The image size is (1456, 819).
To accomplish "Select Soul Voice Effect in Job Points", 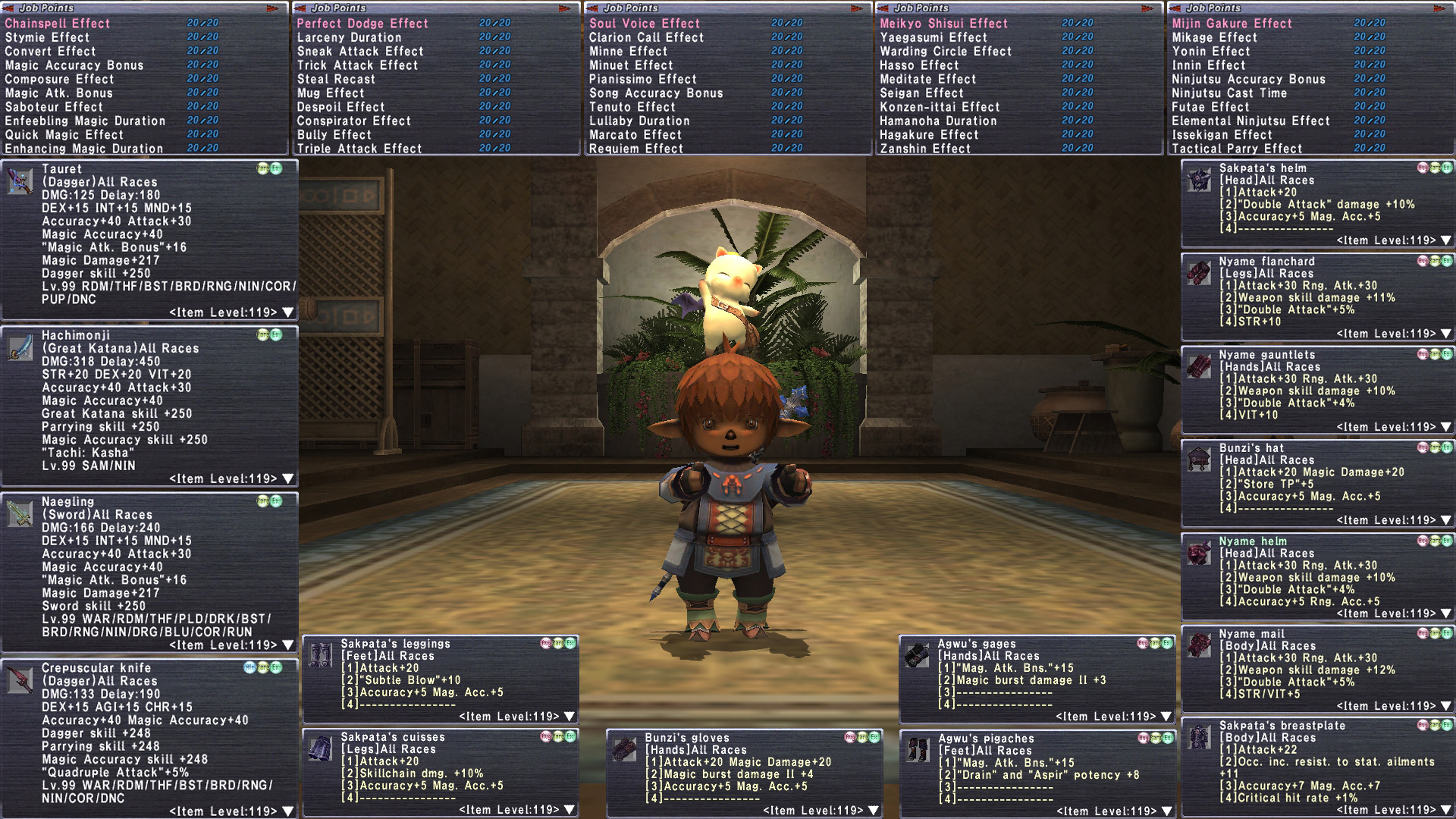I will click(x=645, y=24).
